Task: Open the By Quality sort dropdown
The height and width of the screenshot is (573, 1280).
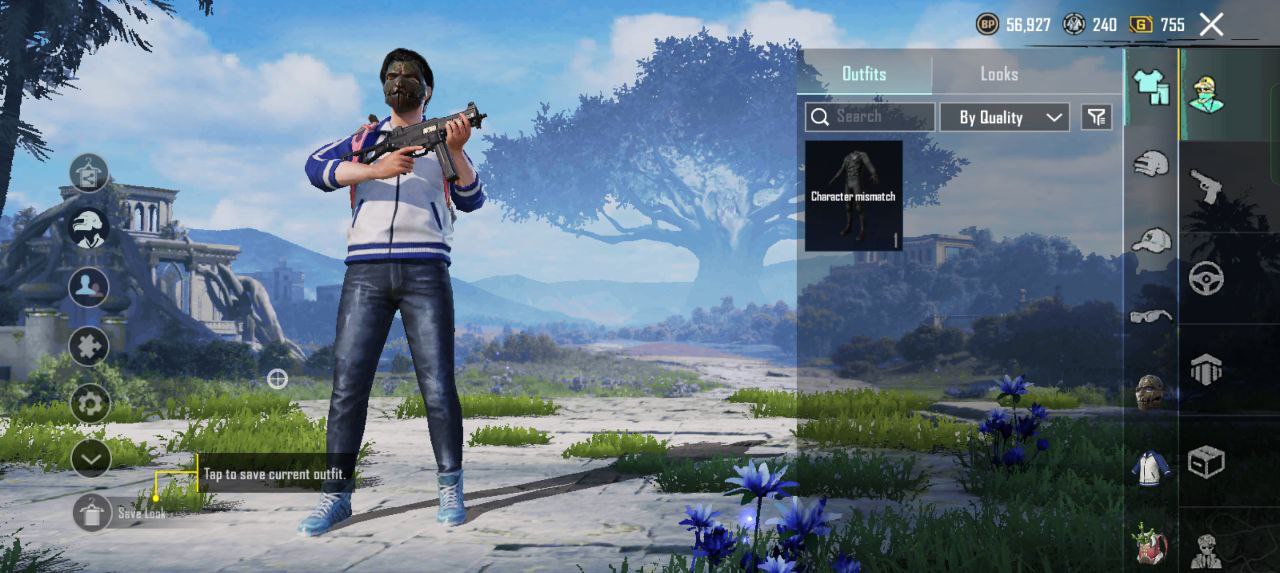Action: click(x=1004, y=117)
